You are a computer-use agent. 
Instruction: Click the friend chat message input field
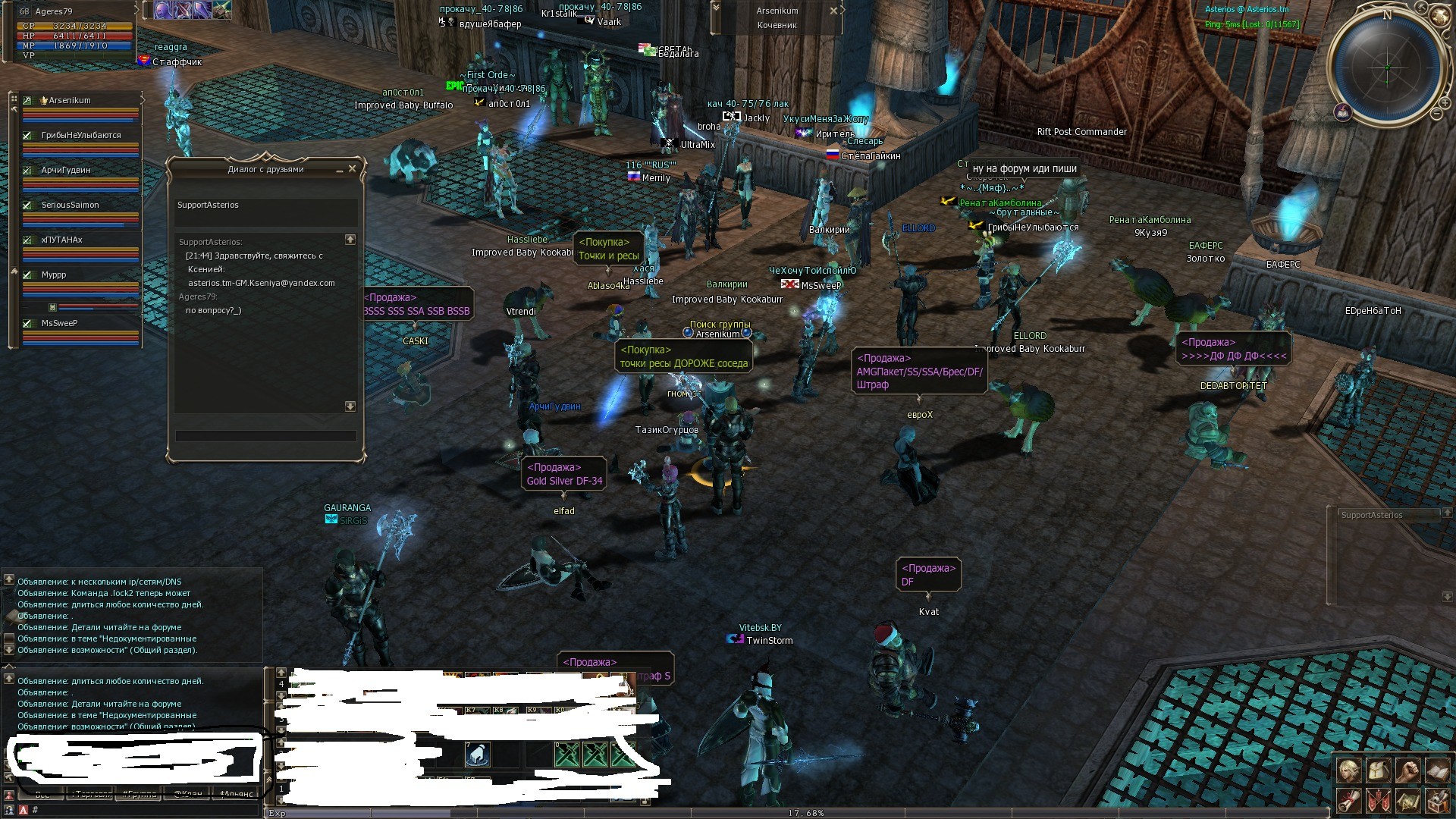pos(265,436)
